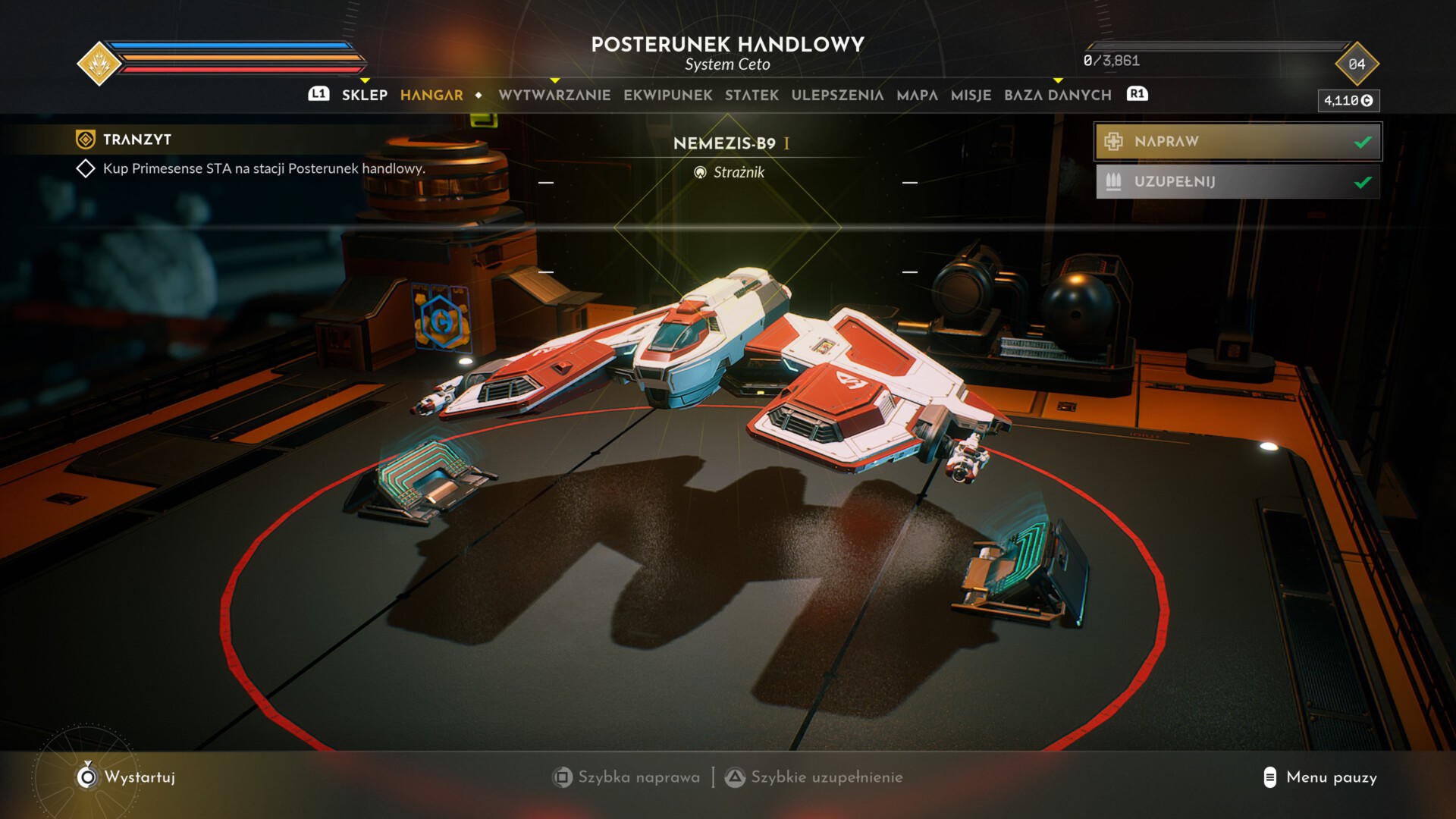Open the Menu pauzy

tap(1331, 777)
